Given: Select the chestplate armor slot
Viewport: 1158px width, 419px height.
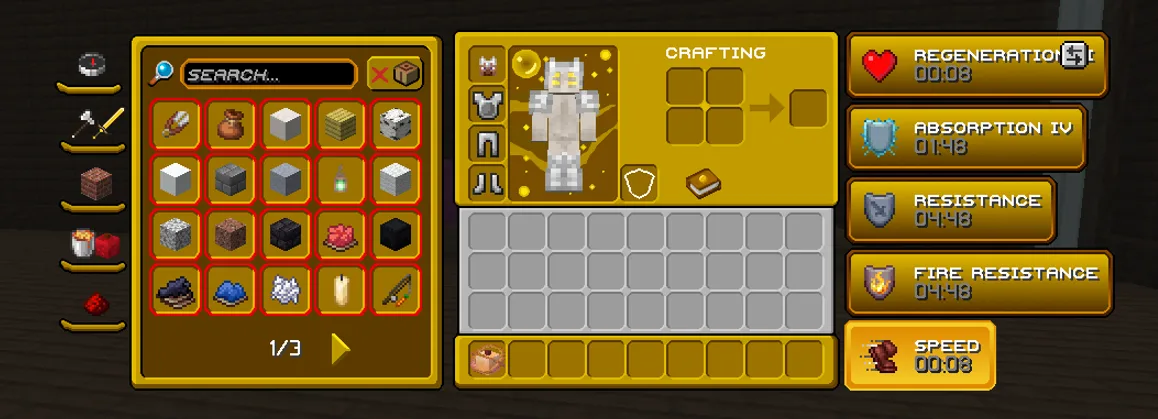Looking at the screenshot, I should pyautogui.click(x=487, y=104).
